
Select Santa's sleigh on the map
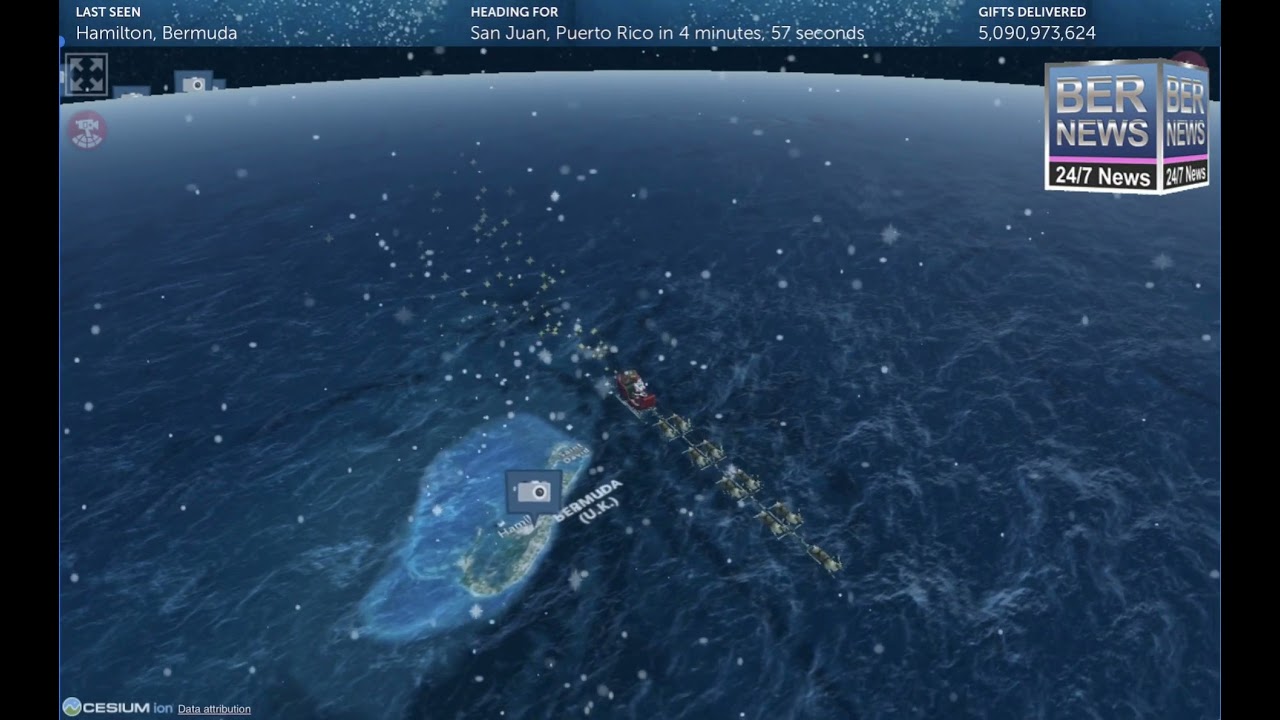pyautogui.click(x=636, y=390)
